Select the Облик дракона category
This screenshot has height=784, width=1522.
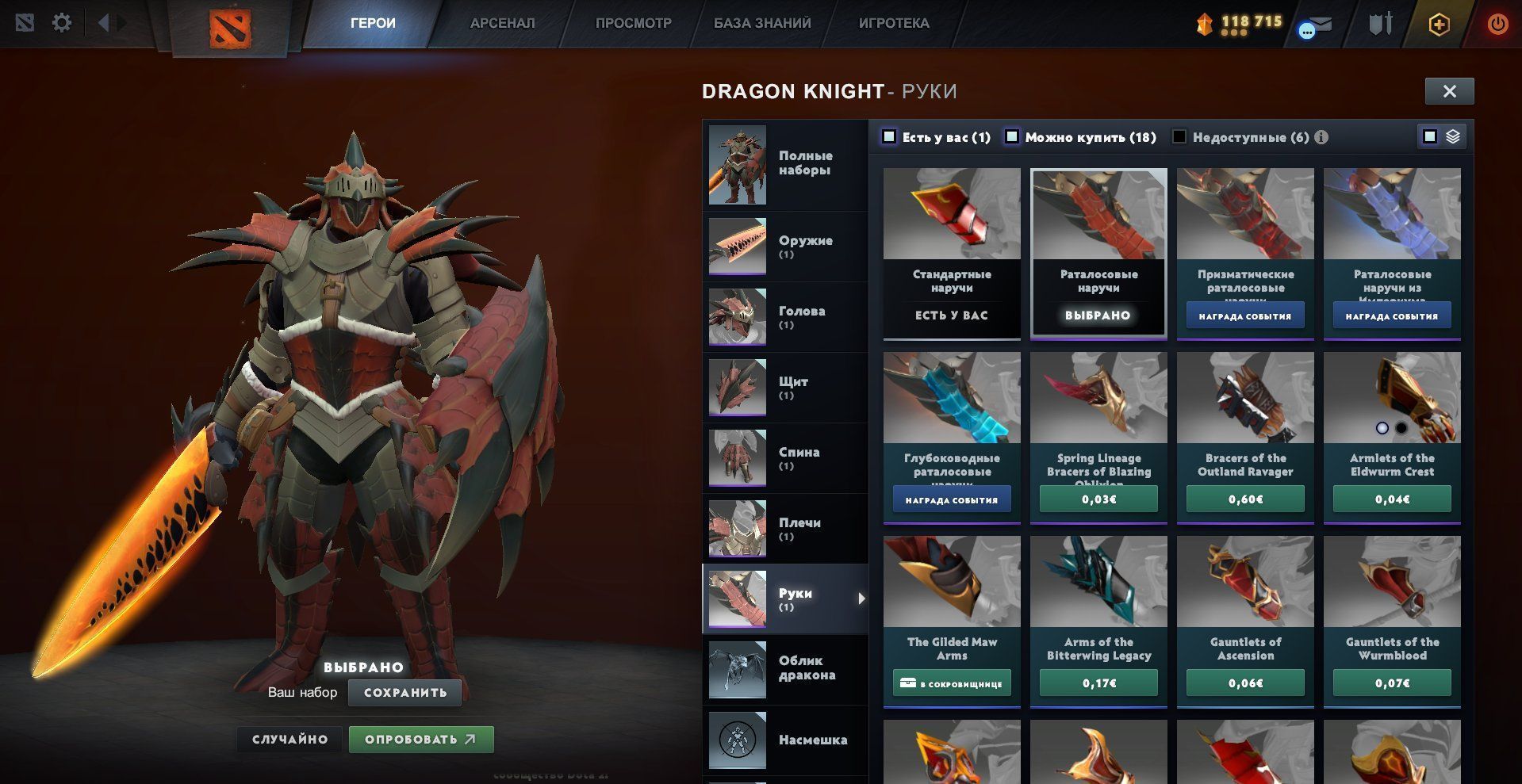tap(784, 668)
